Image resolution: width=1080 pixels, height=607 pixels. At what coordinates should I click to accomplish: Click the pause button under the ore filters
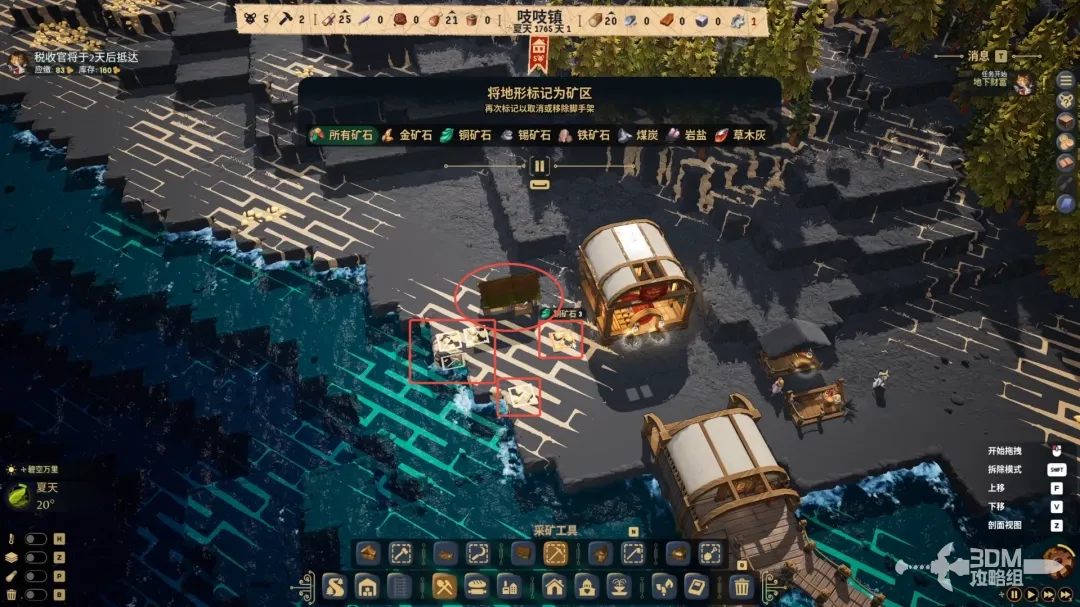coord(539,166)
